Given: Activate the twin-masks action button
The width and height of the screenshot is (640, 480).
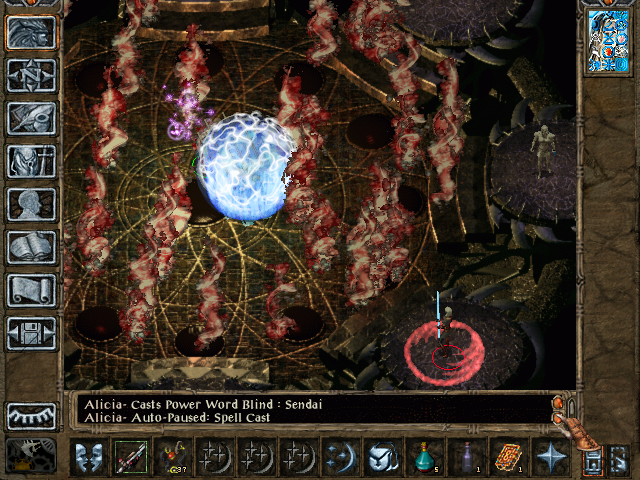Looking at the screenshot, I should click(88, 457).
